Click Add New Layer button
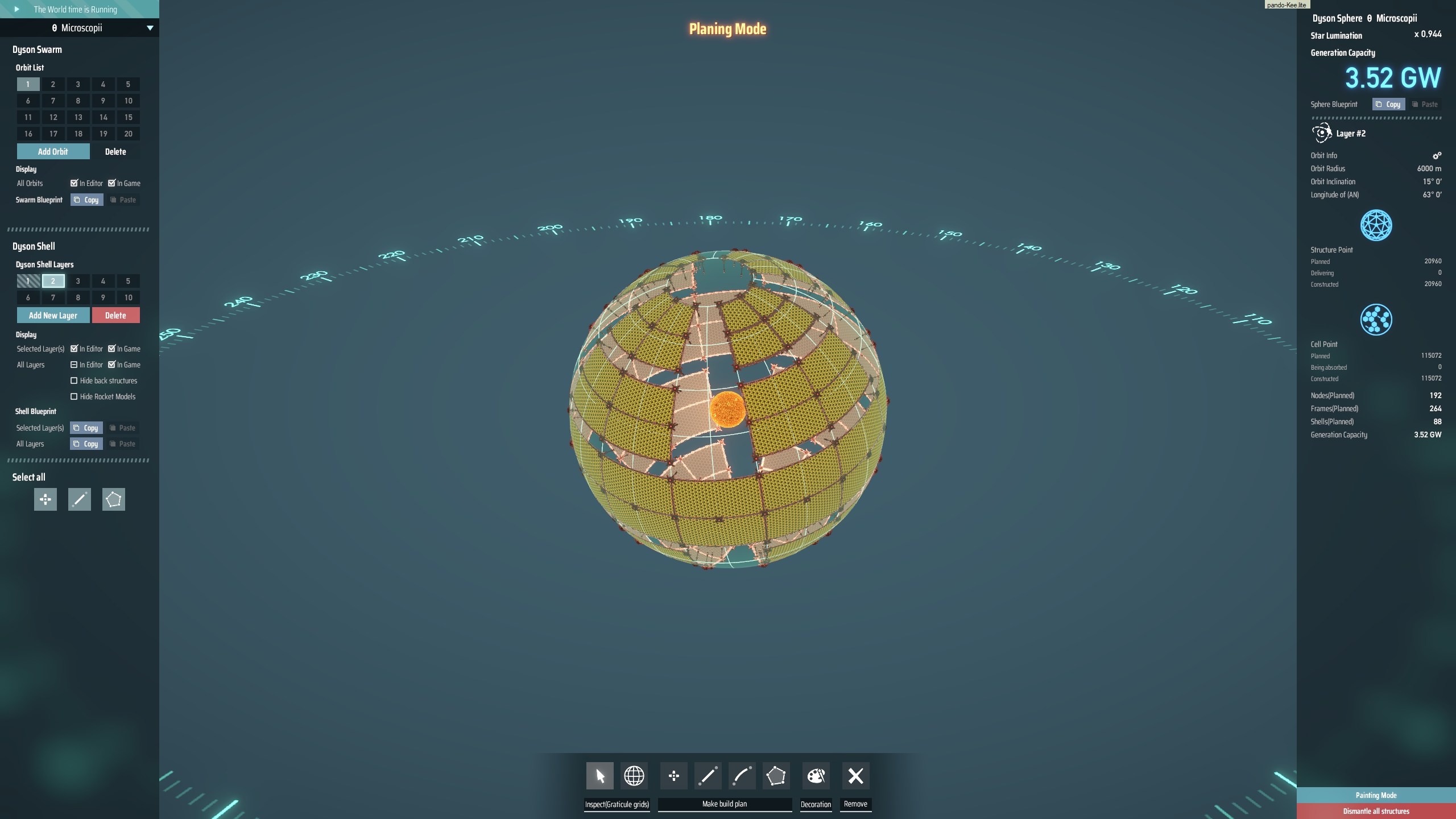This screenshot has height=819, width=1456. (x=53, y=315)
